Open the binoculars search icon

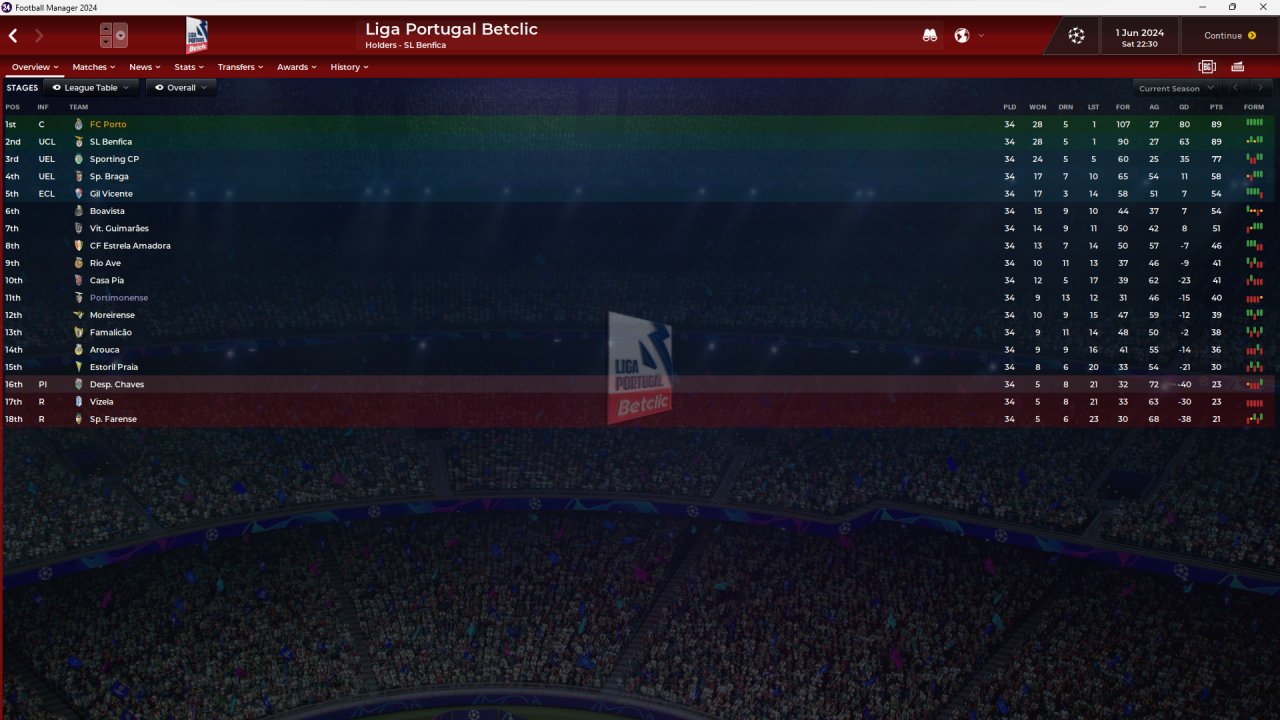[x=930, y=36]
